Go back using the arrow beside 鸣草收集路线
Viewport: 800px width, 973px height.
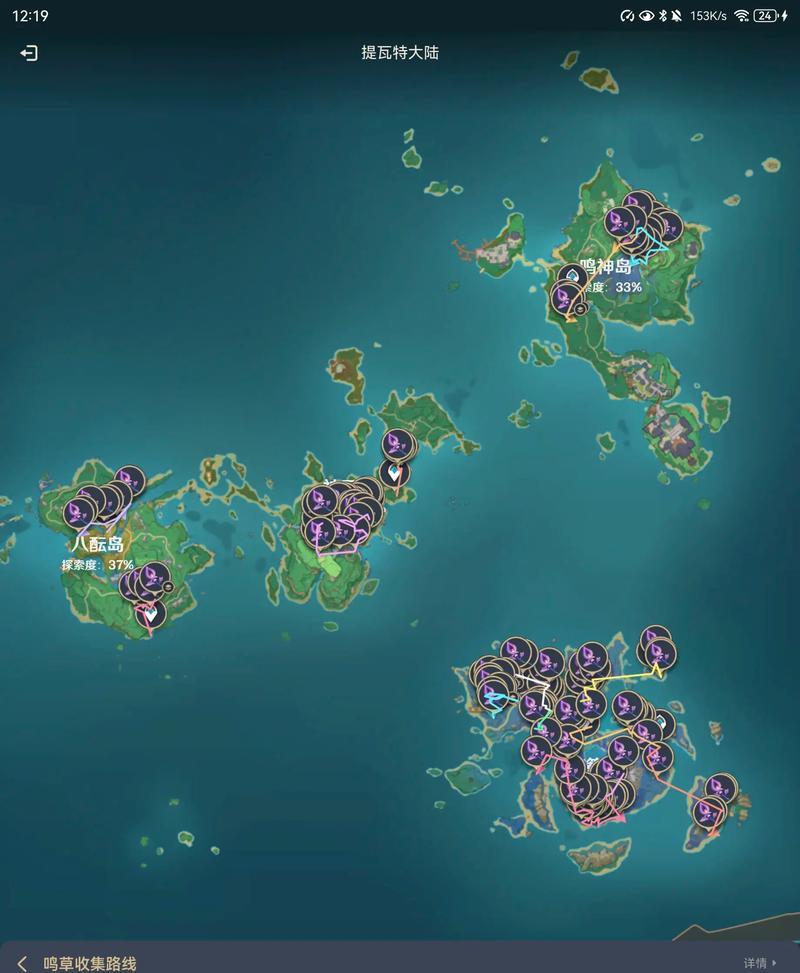[x=22, y=962]
